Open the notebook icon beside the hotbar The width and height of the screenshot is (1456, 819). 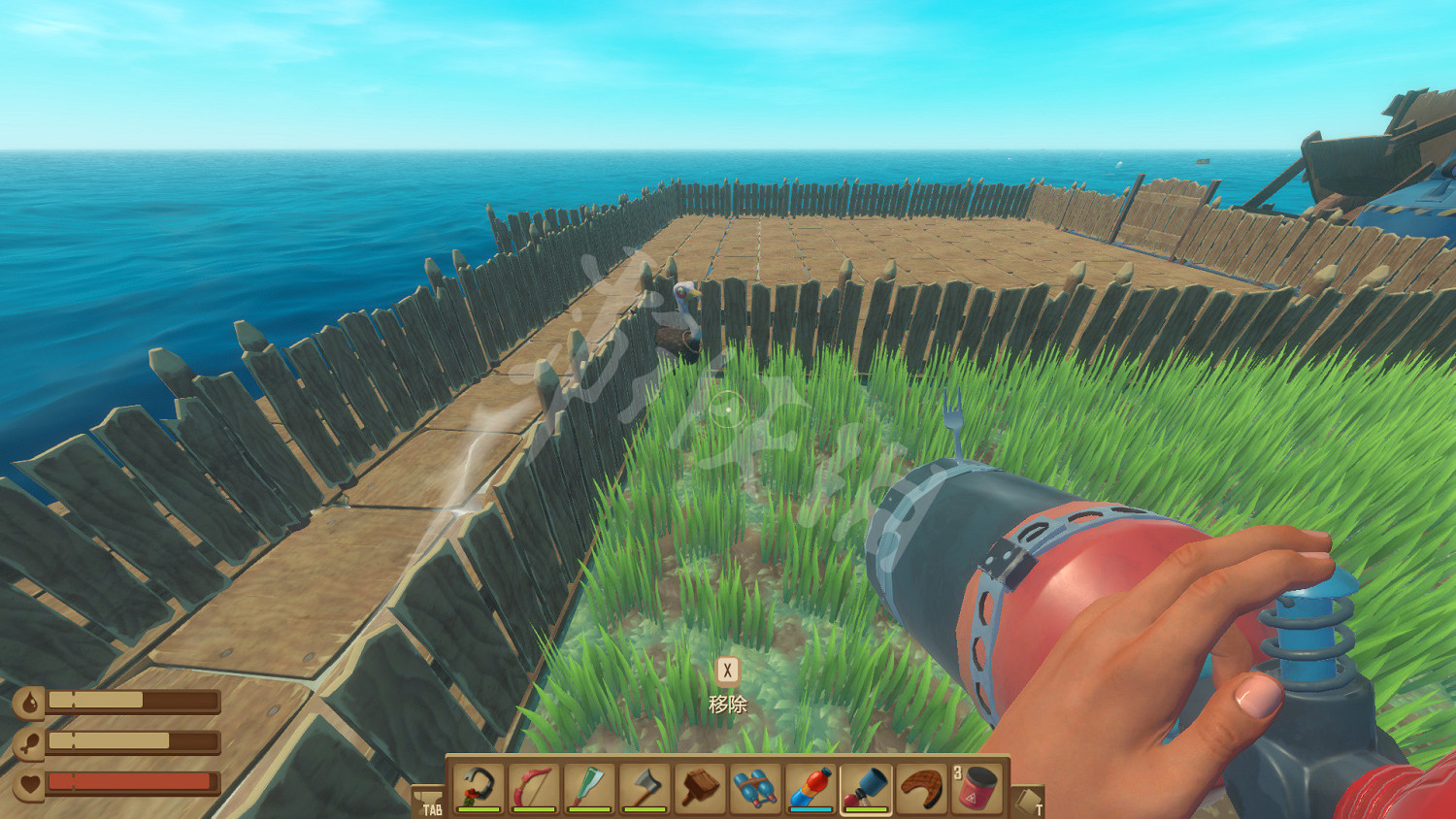click(x=1028, y=802)
